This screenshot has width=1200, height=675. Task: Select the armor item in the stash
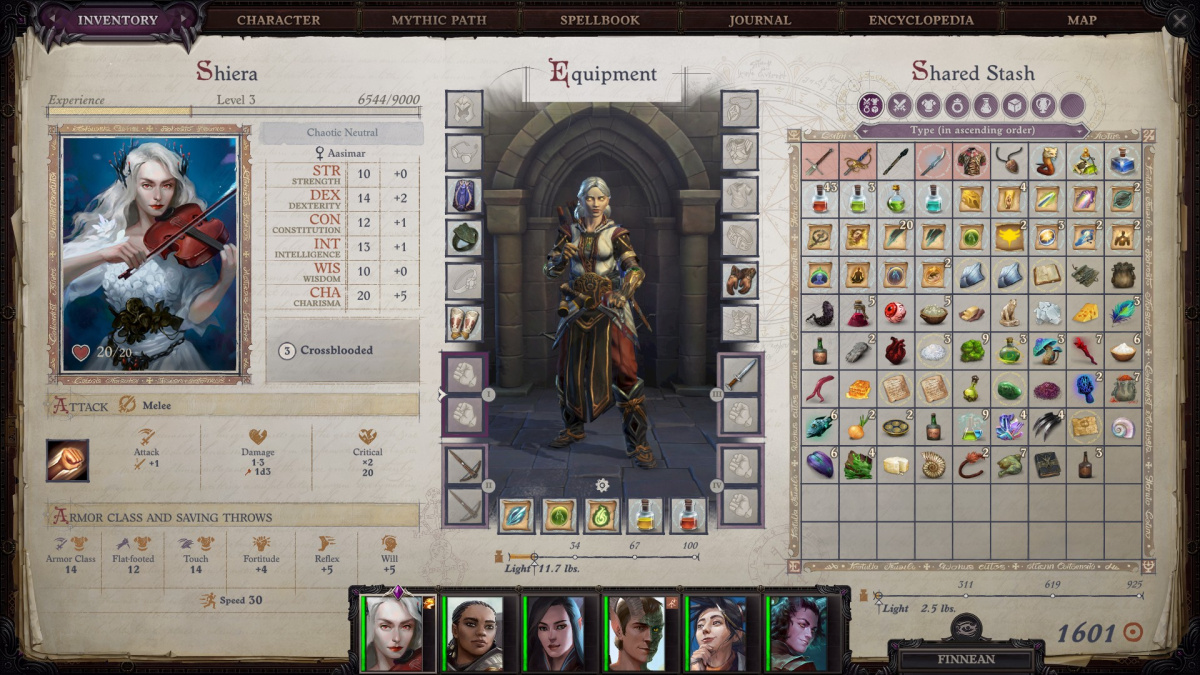click(x=971, y=161)
